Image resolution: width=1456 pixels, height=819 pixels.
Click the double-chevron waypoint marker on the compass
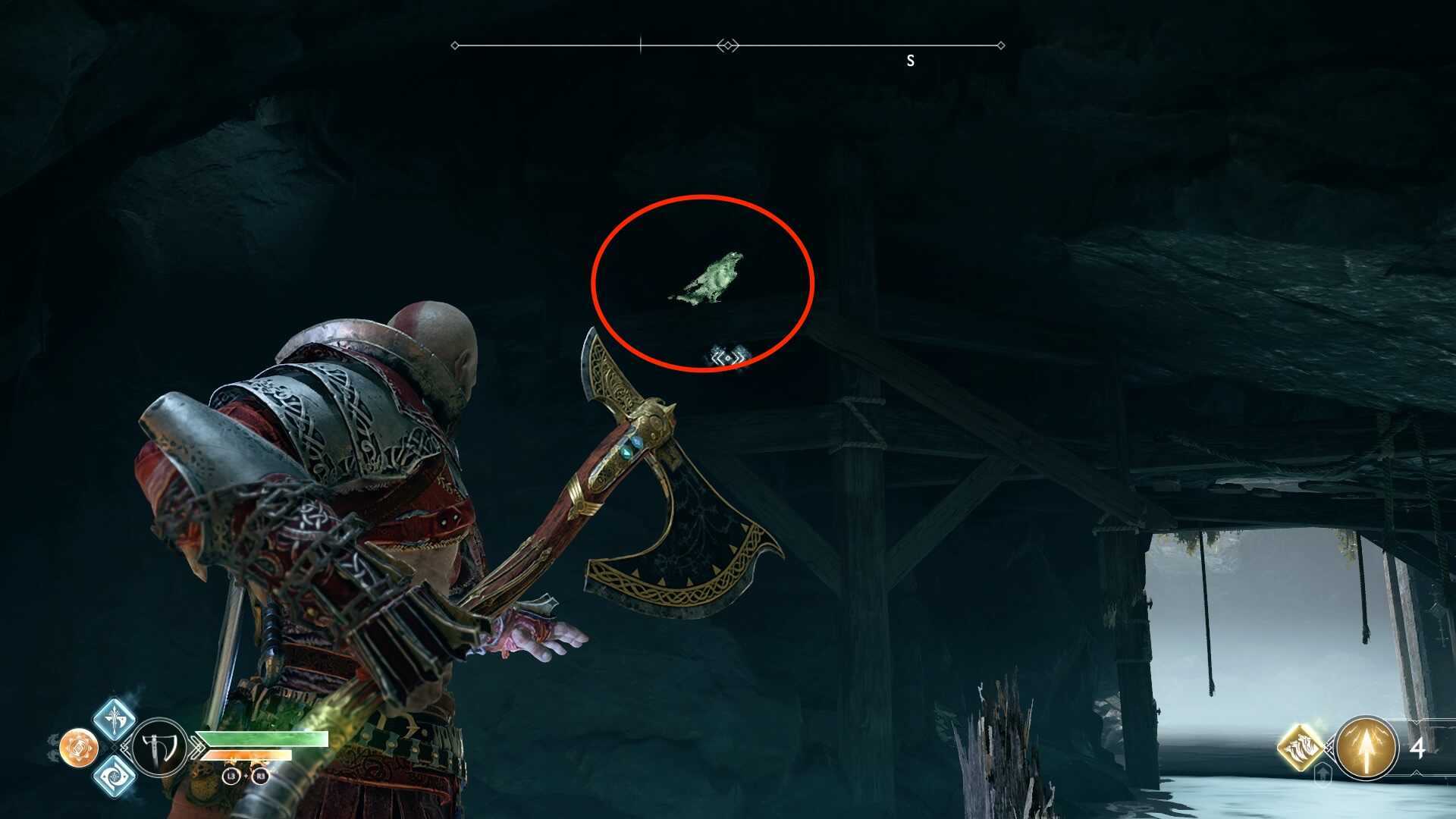(x=726, y=44)
